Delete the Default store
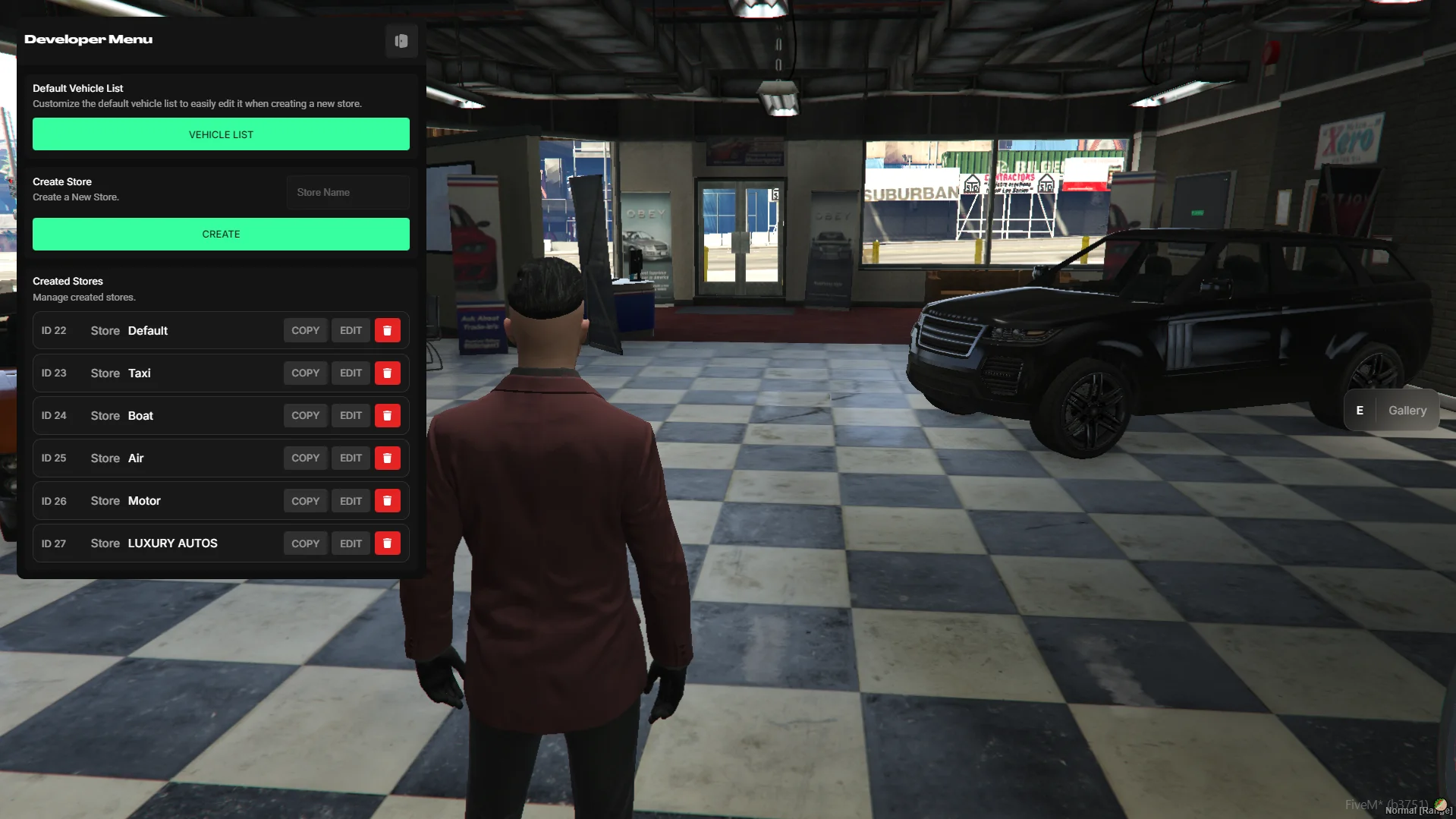The image size is (1456, 819). [x=387, y=331]
